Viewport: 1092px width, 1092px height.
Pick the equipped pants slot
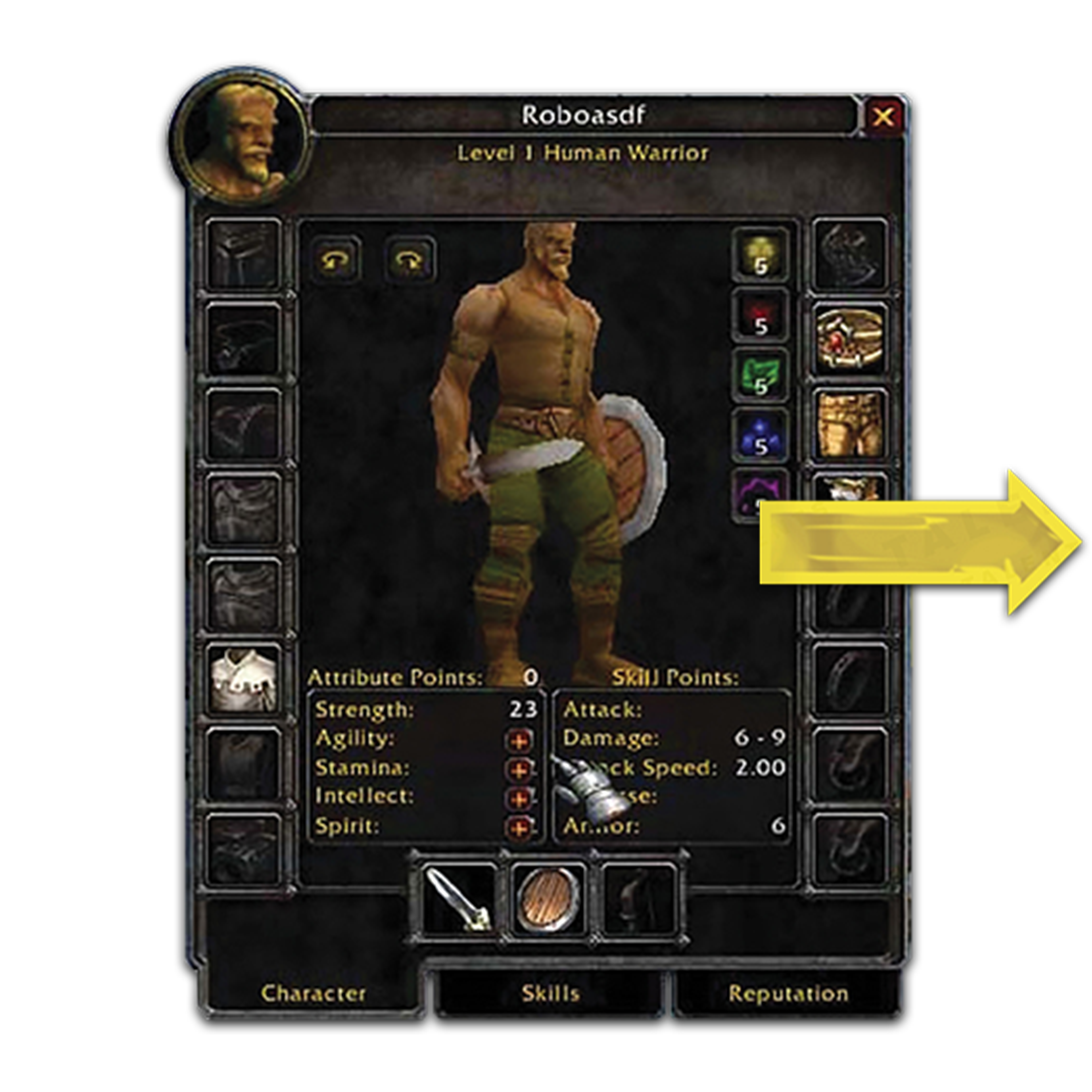click(x=849, y=424)
